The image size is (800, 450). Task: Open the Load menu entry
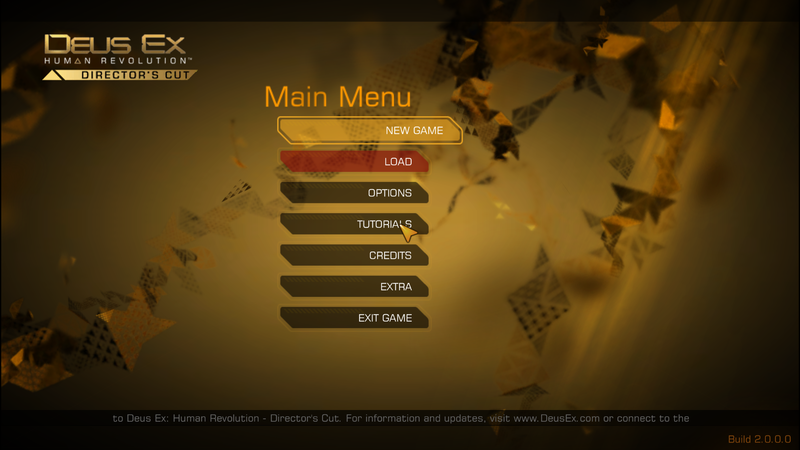click(355, 162)
